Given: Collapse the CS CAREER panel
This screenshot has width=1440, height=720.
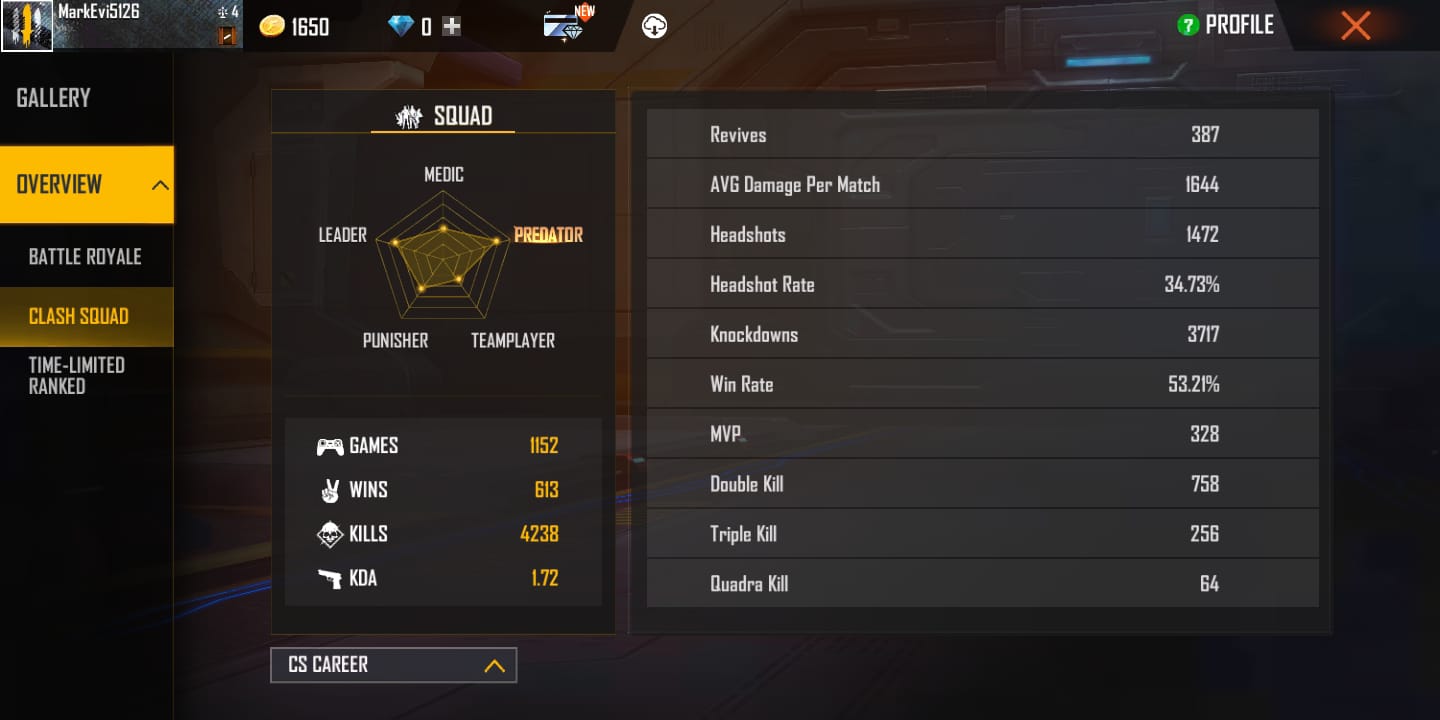Looking at the screenshot, I should (x=494, y=664).
